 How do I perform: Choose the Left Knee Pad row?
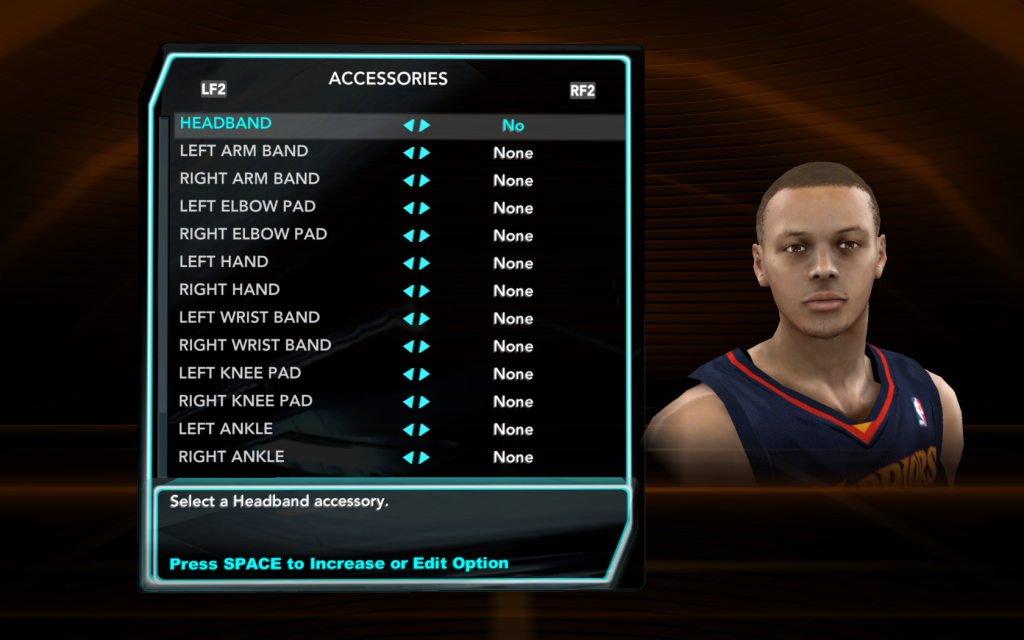coord(240,373)
